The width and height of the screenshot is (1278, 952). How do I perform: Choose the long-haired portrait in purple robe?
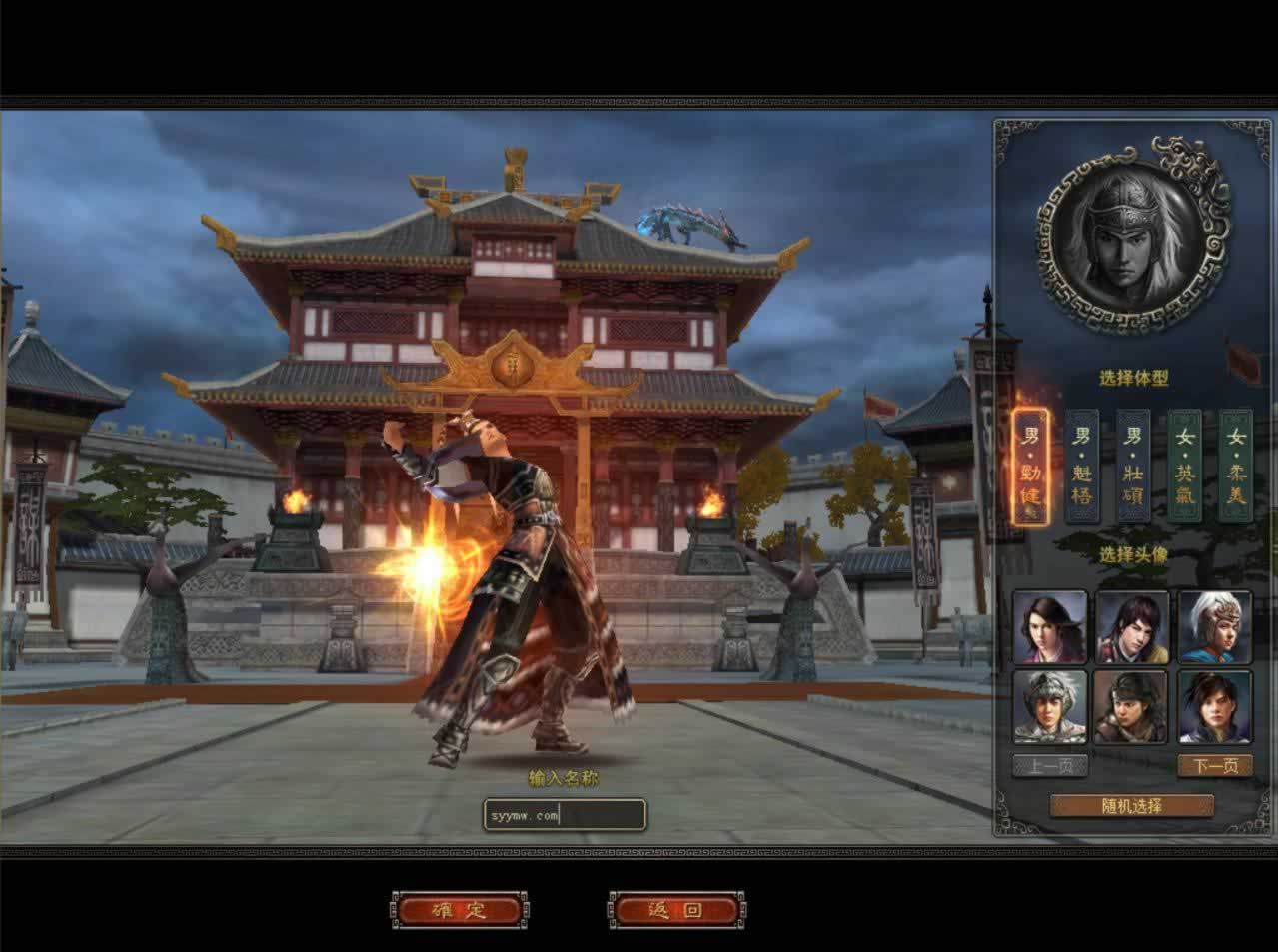coord(1050,627)
